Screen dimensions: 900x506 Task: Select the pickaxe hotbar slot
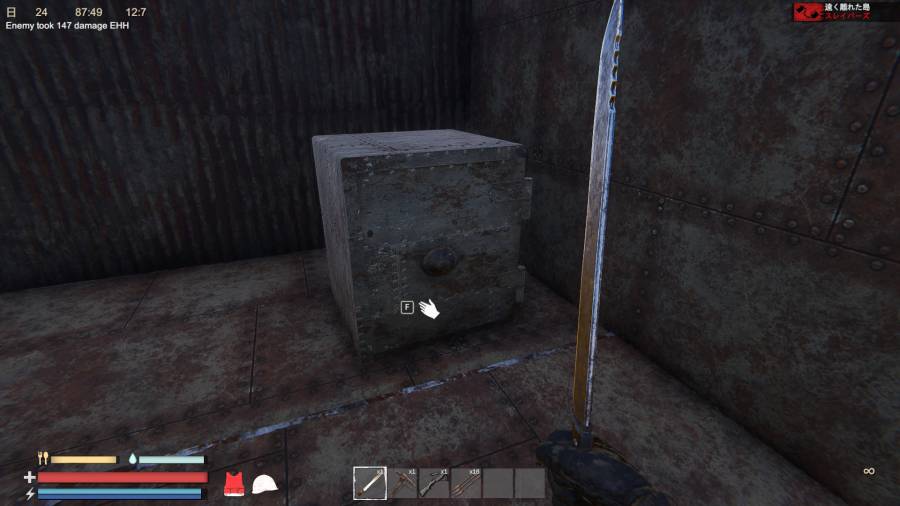coord(402,483)
